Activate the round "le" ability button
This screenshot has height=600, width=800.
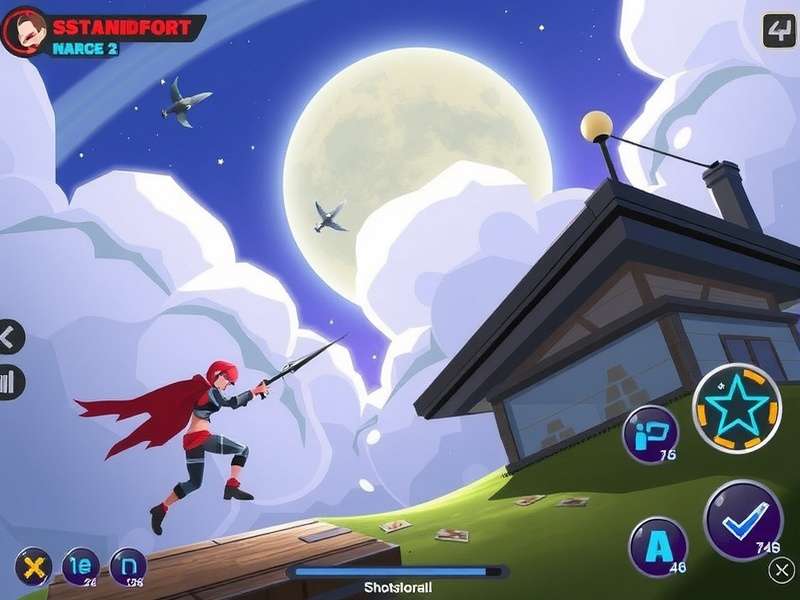coord(81,567)
